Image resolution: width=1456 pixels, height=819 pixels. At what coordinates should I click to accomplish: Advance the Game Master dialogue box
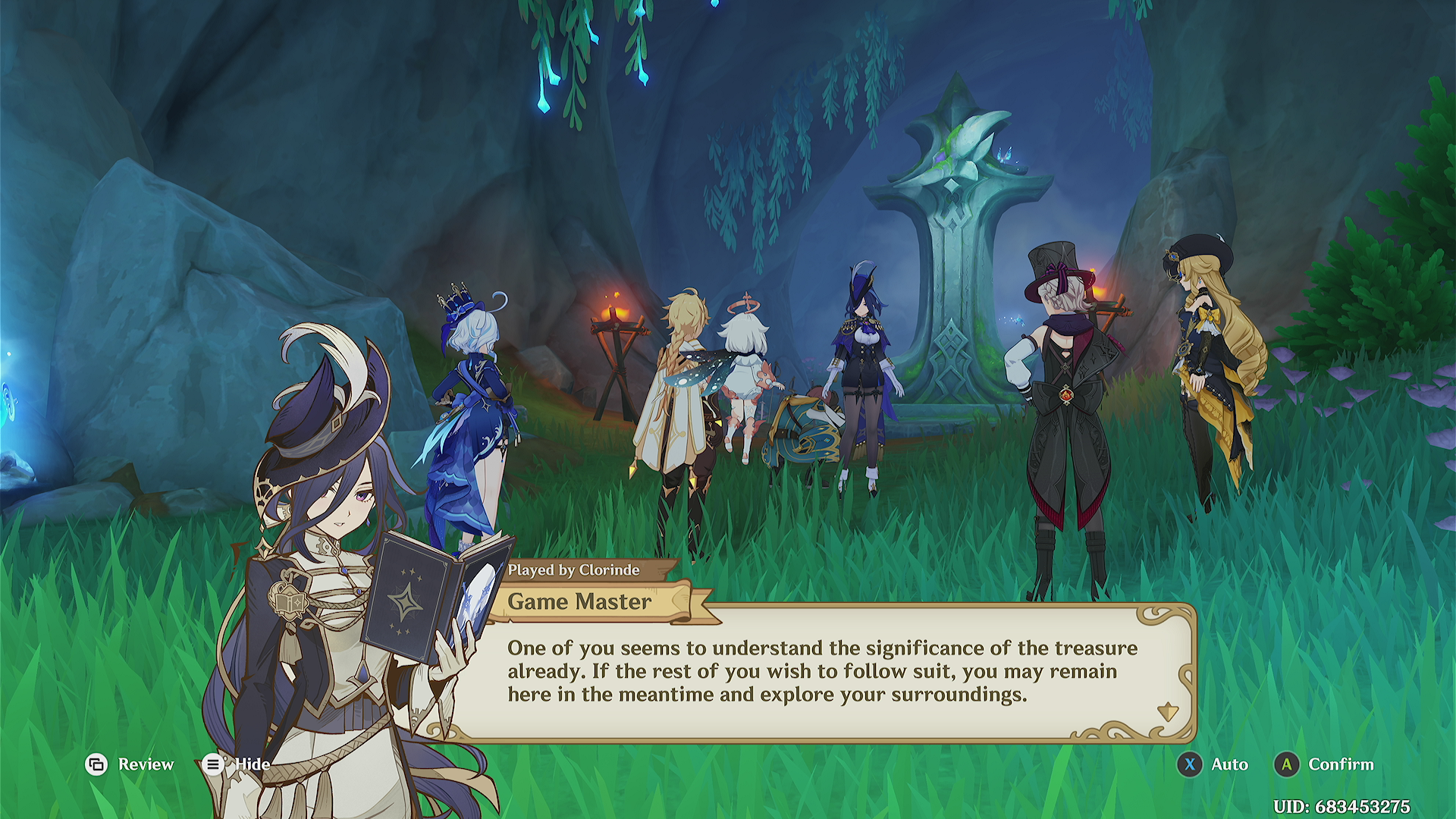coord(1166,712)
